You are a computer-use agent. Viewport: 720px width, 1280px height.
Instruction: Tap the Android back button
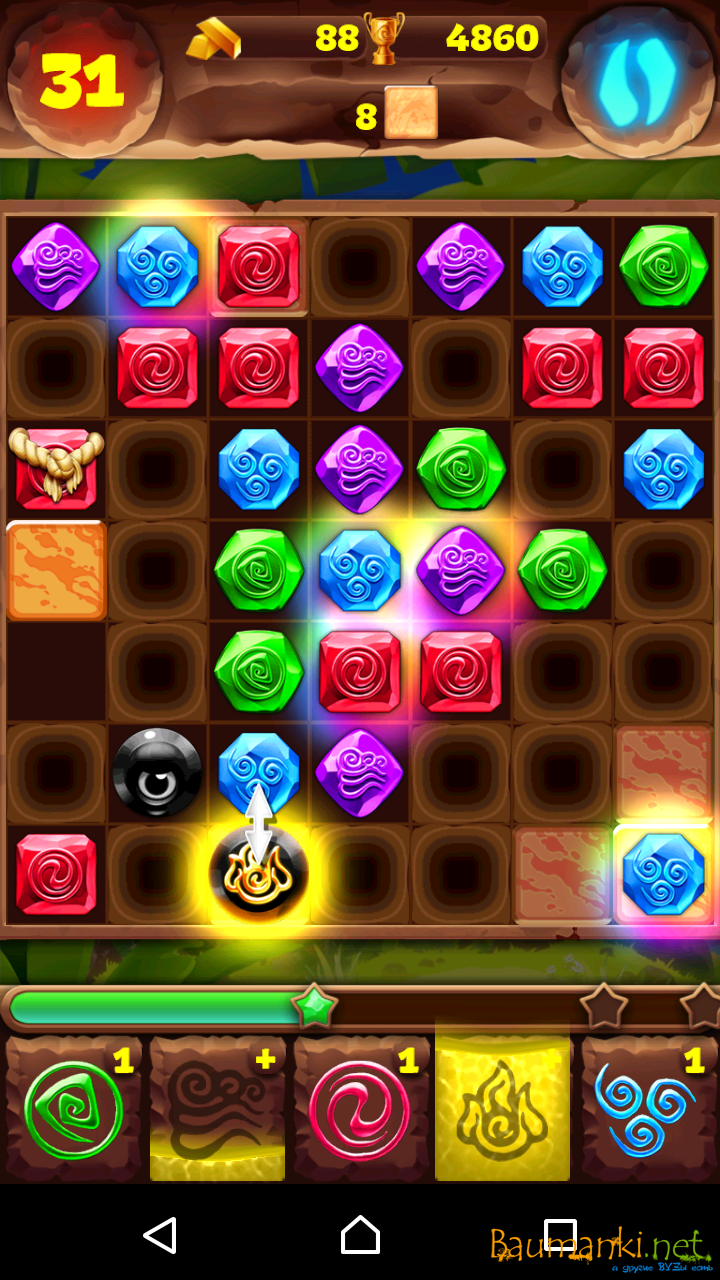(160, 1236)
